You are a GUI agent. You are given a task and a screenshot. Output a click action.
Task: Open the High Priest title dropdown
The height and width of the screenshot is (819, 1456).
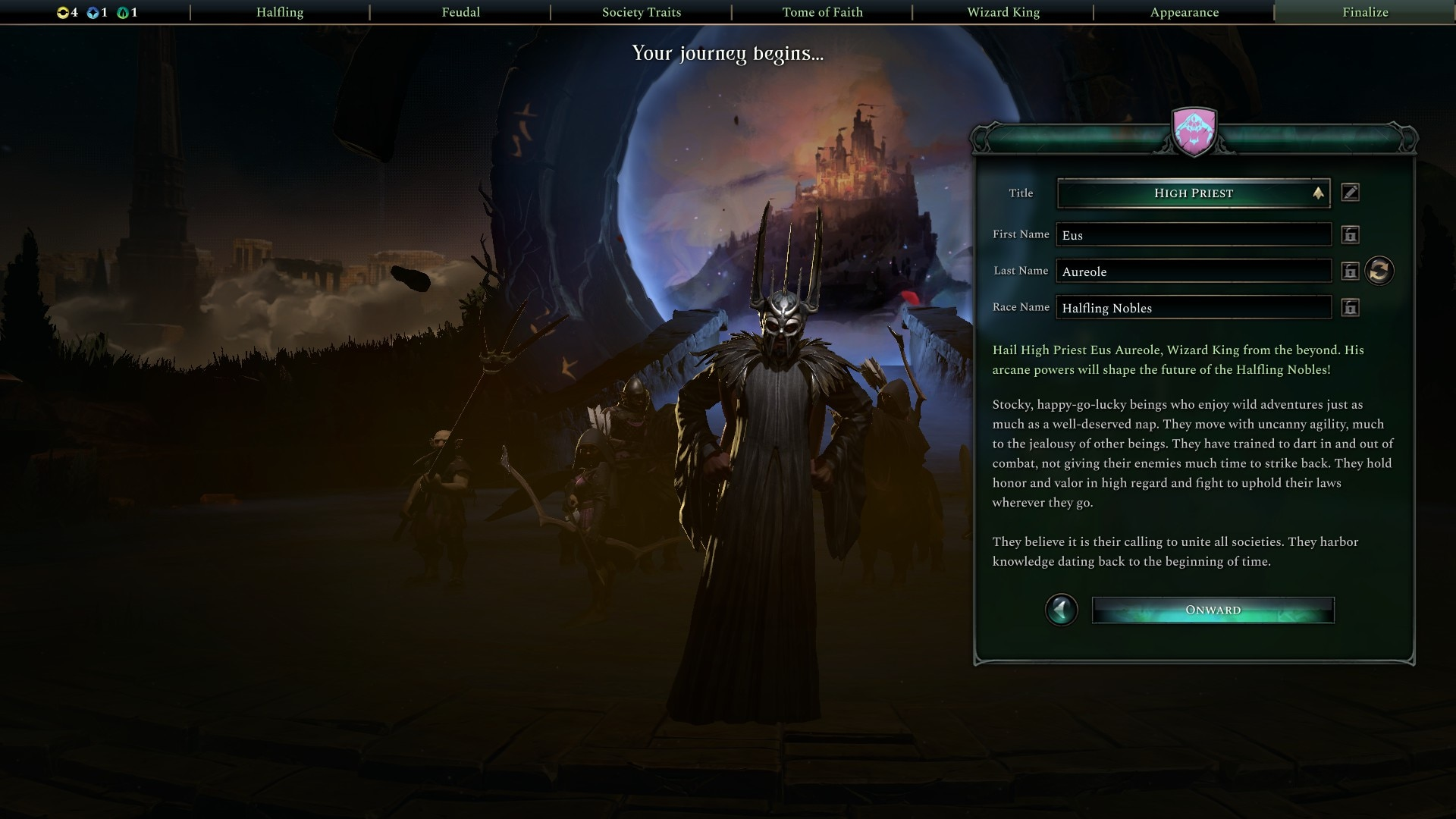(1194, 193)
